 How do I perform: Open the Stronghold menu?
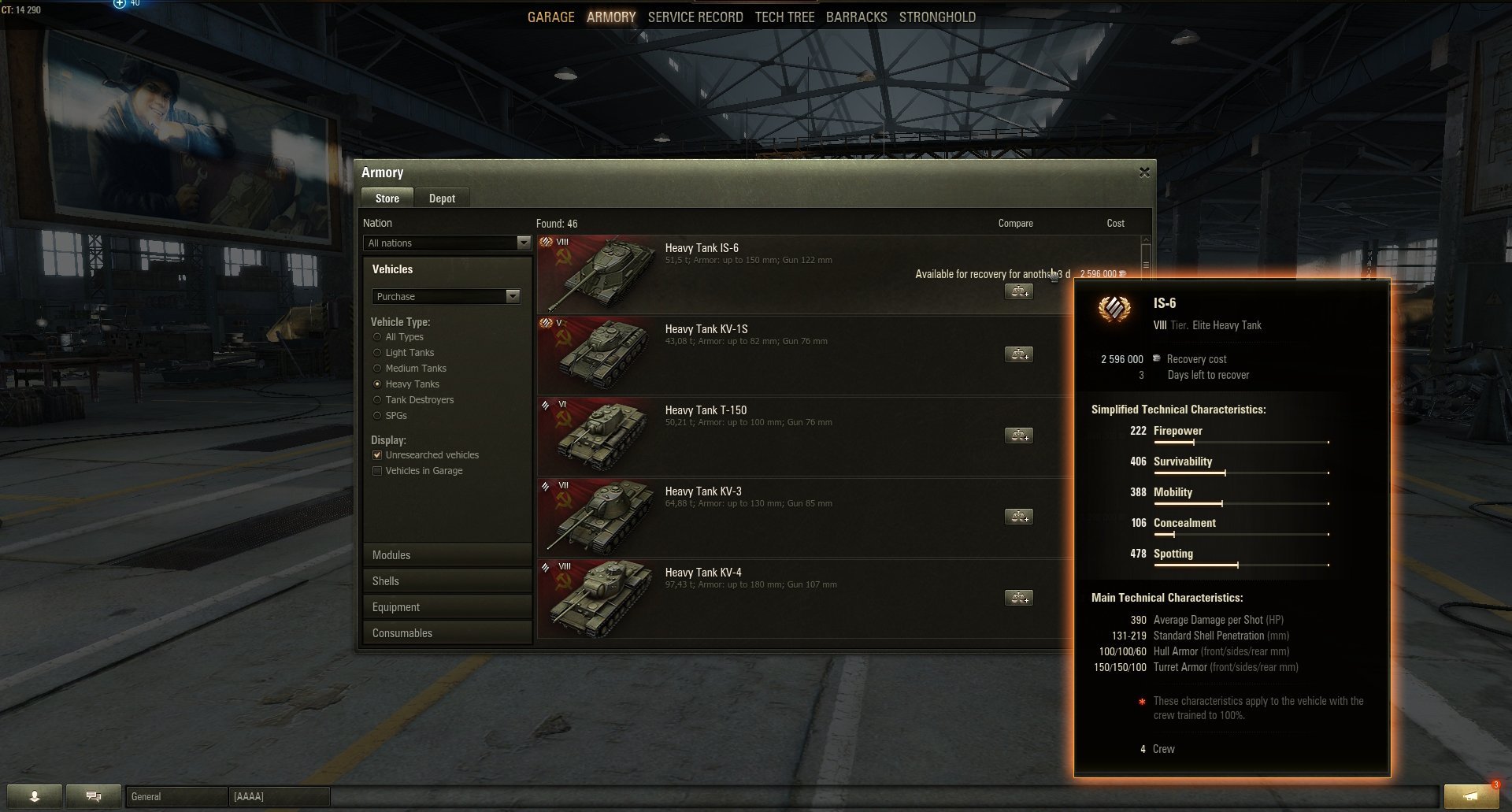click(x=937, y=17)
